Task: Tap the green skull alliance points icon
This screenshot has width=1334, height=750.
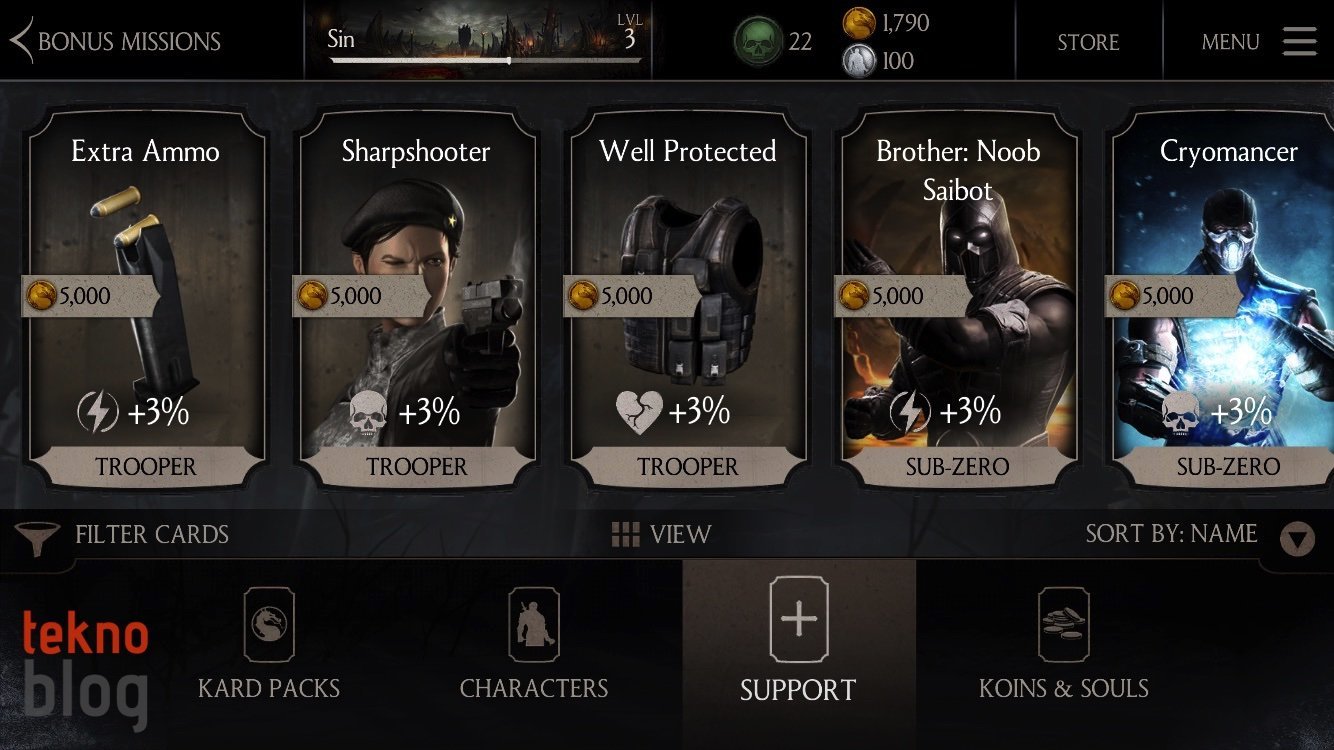Action: click(758, 42)
